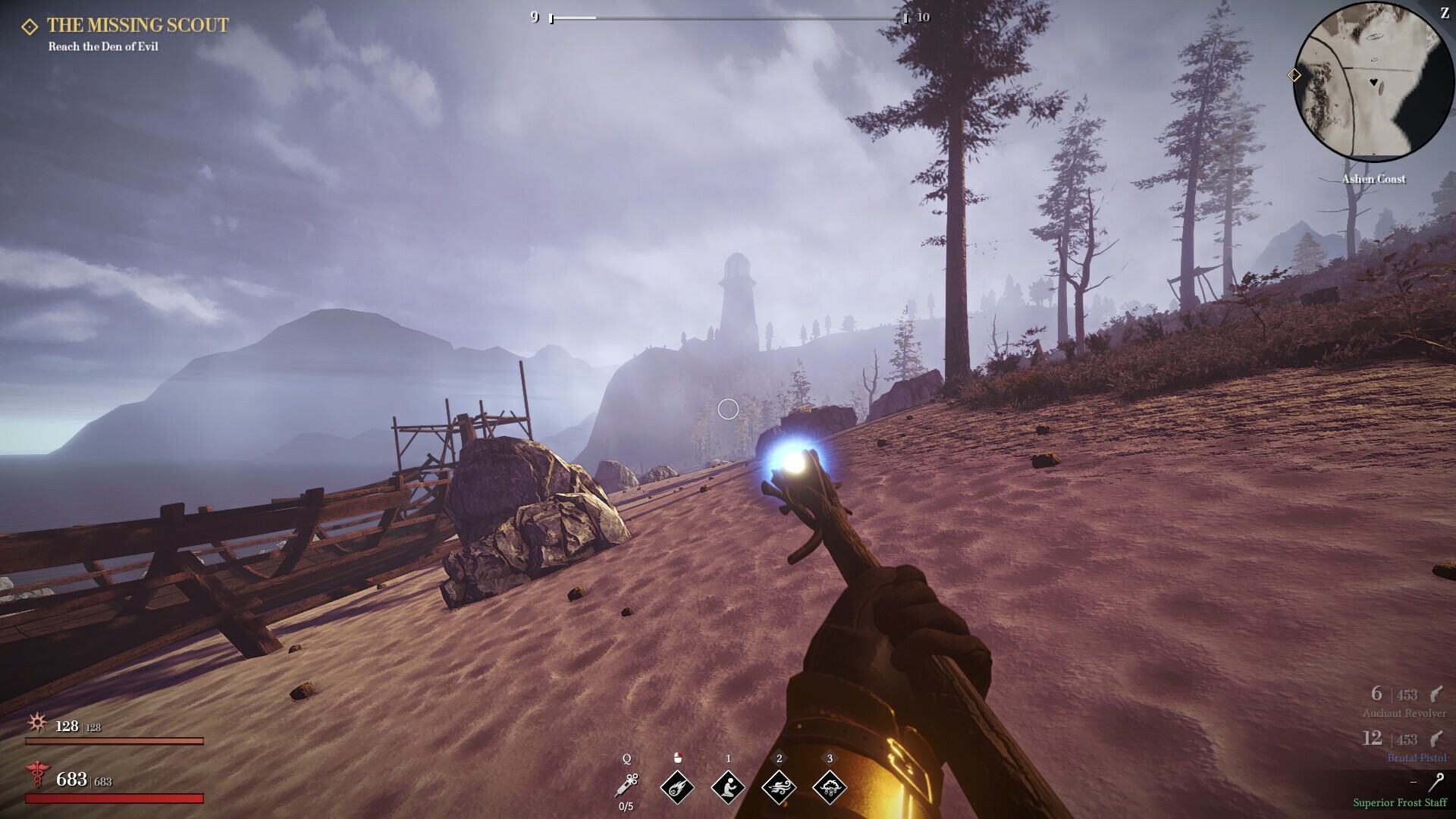Activate the kneeling prayer ability bound to 1
Viewport: 1456px width, 819px height.
point(728,787)
